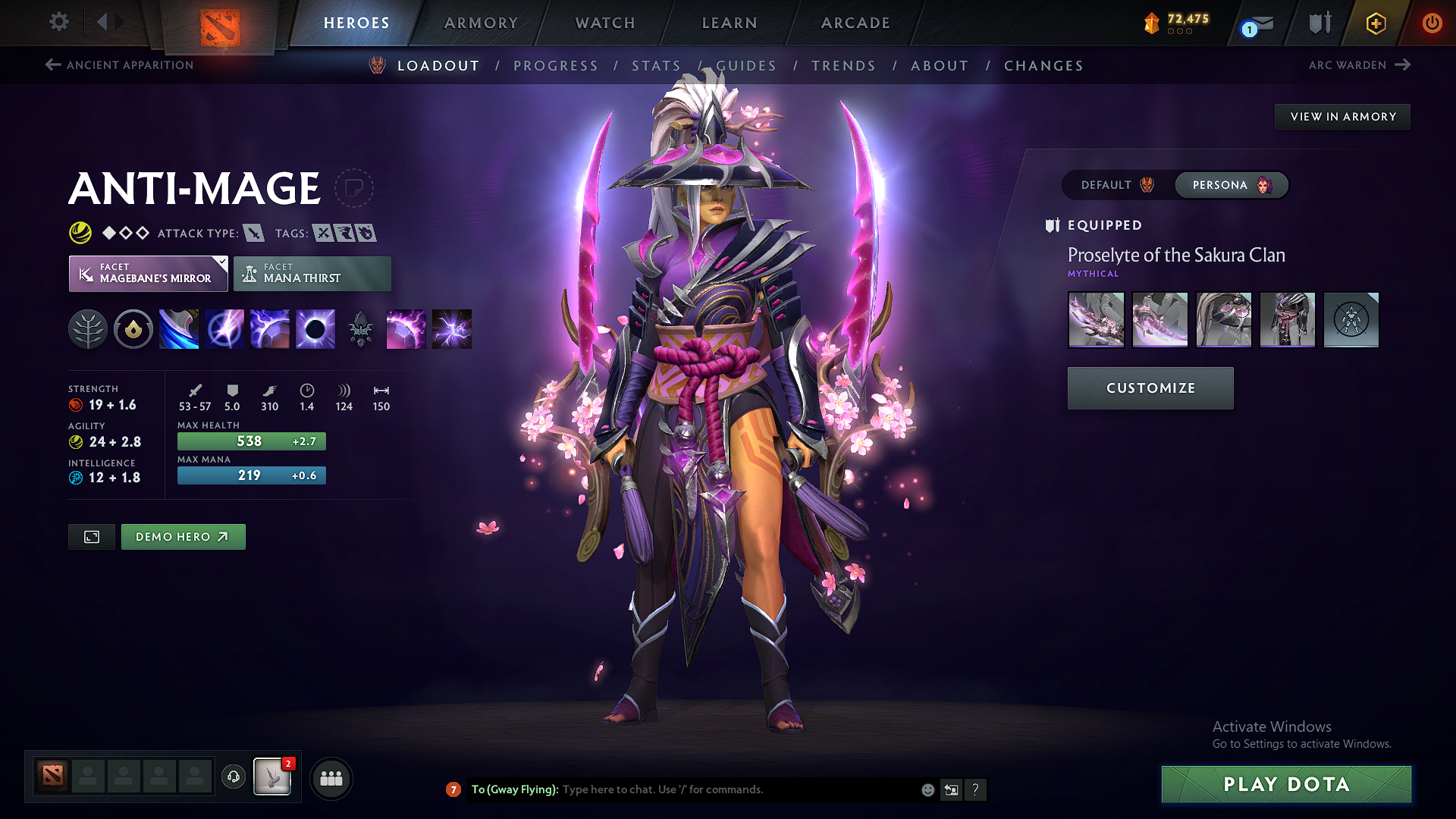Click the hero grid browser icon near chat slots
The image size is (1456, 819).
tap(331, 778)
